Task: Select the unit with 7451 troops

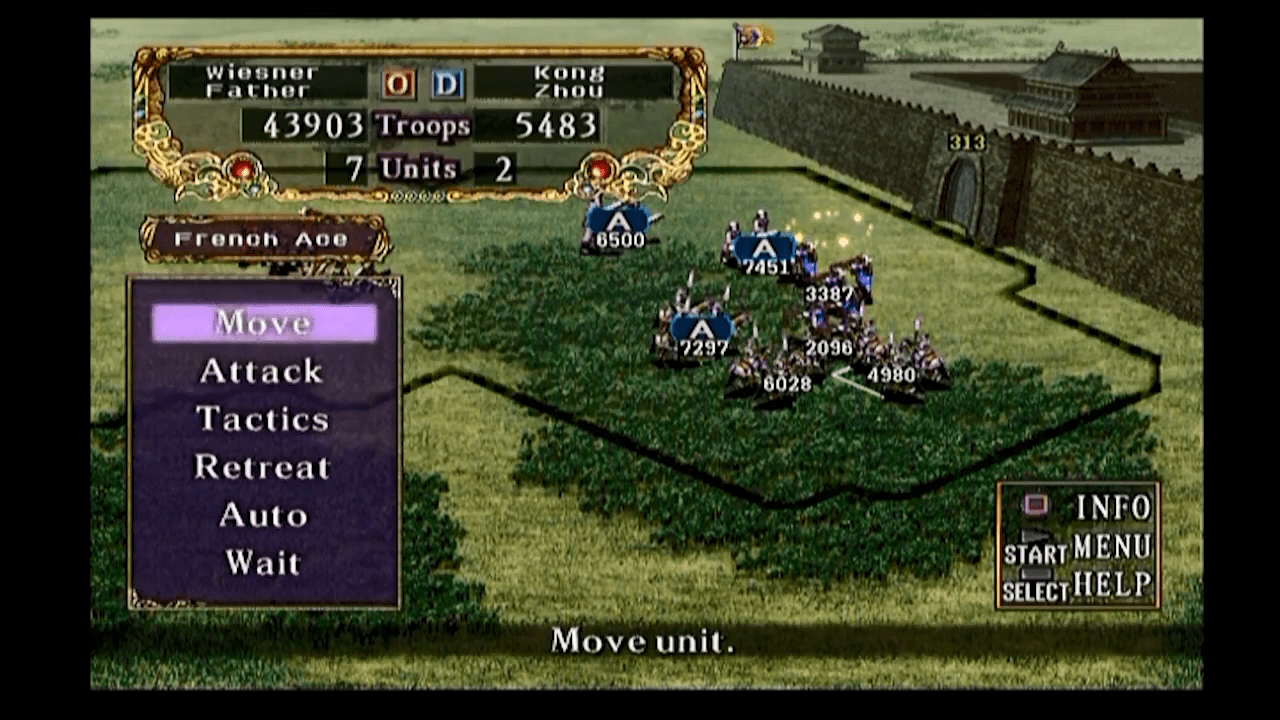Action: tap(765, 252)
